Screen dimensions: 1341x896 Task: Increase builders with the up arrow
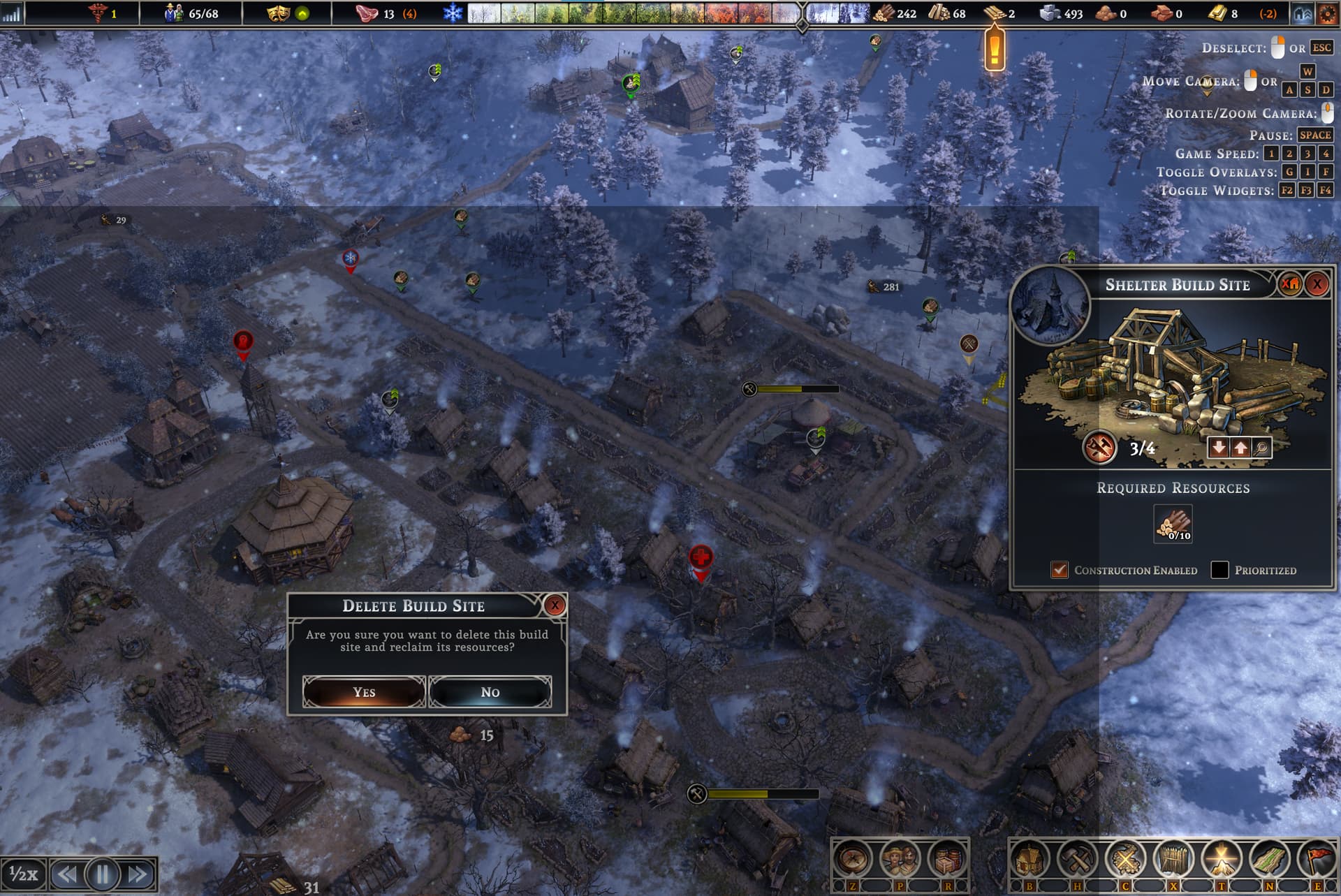1240,448
